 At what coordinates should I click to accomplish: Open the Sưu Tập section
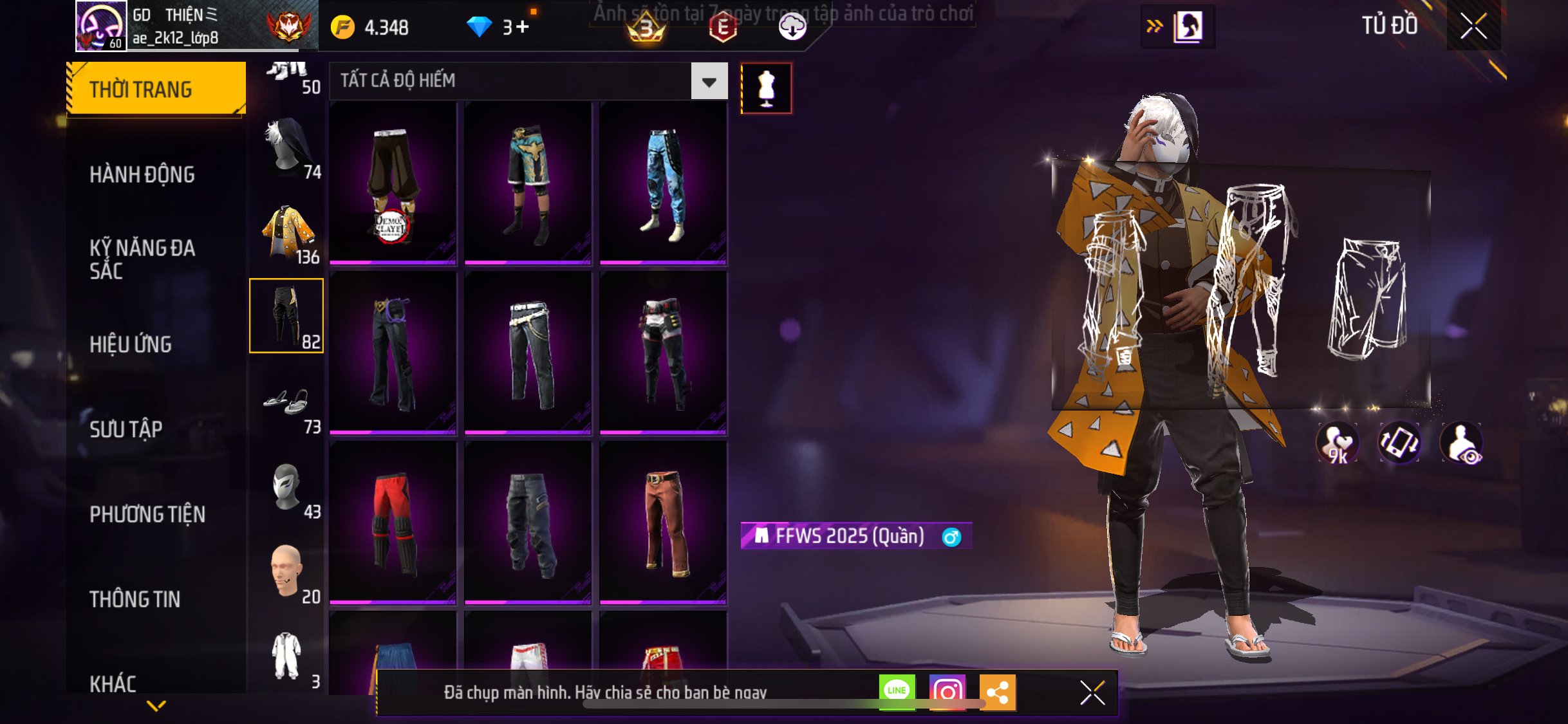coord(126,429)
